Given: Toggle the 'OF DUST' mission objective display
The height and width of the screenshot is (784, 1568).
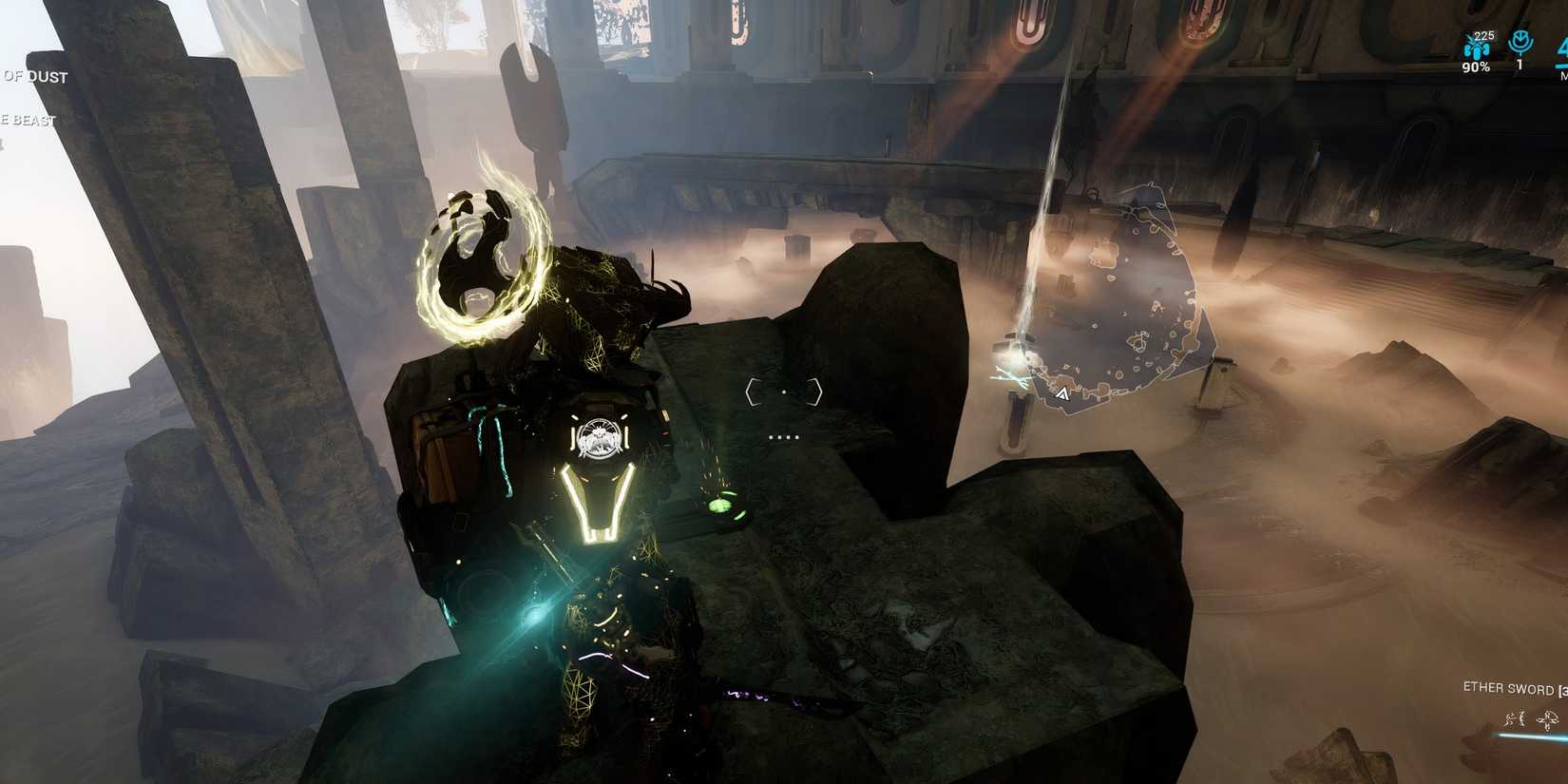Looking at the screenshot, I should tap(33, 77).
